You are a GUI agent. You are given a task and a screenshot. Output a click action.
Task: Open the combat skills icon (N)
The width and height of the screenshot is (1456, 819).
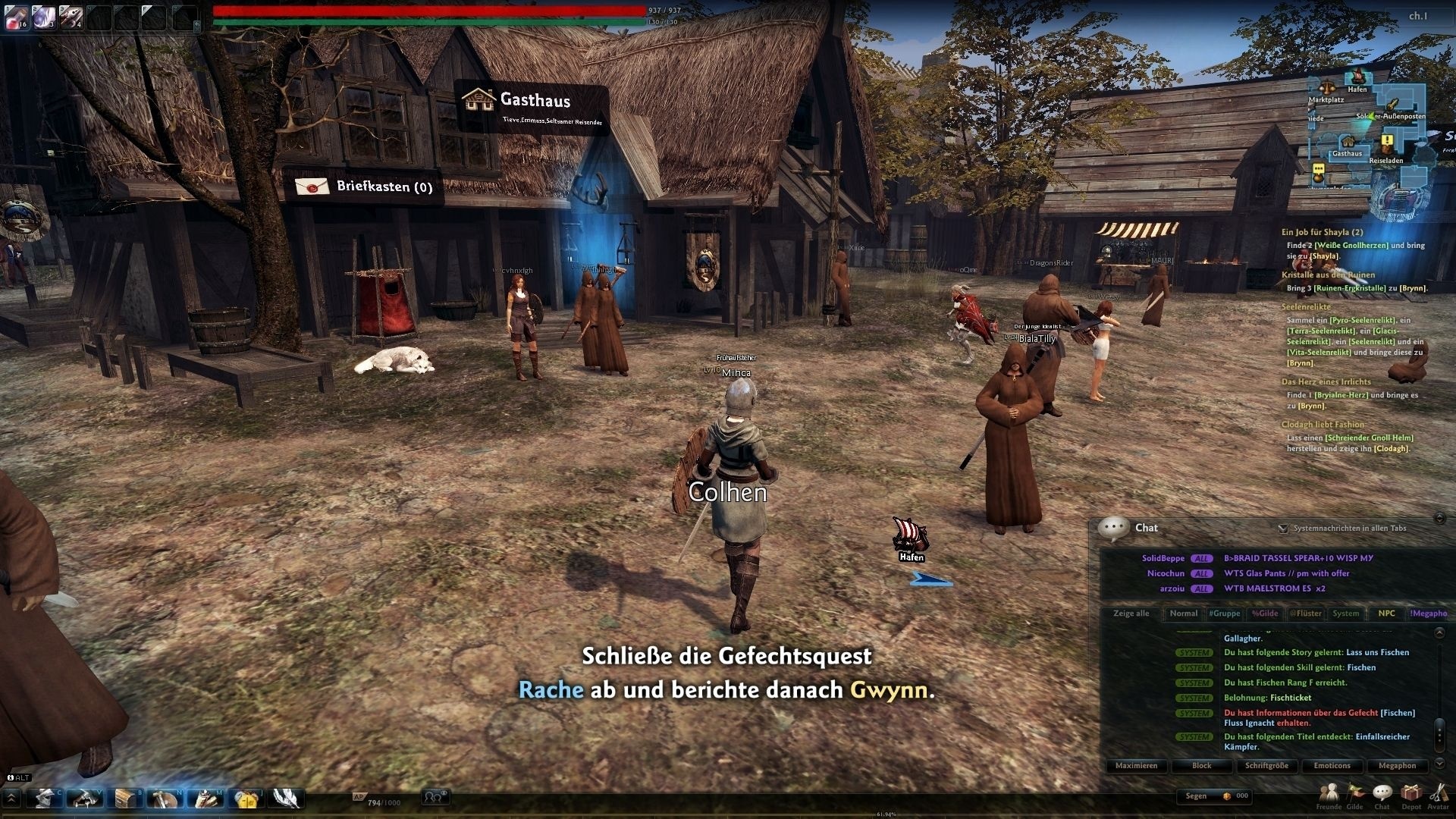coord(165,799)
